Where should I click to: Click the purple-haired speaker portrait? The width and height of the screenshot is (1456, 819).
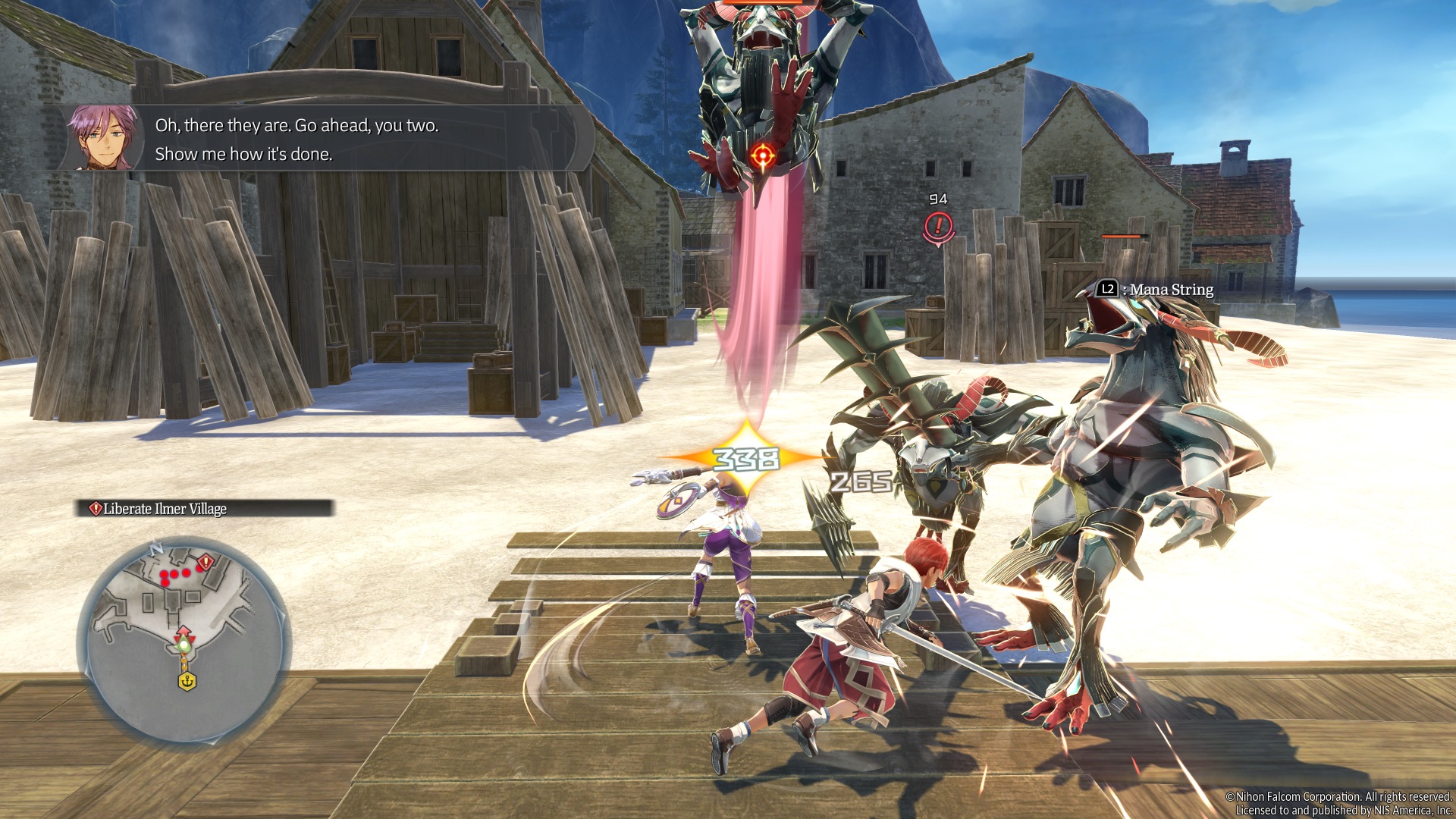104,137
